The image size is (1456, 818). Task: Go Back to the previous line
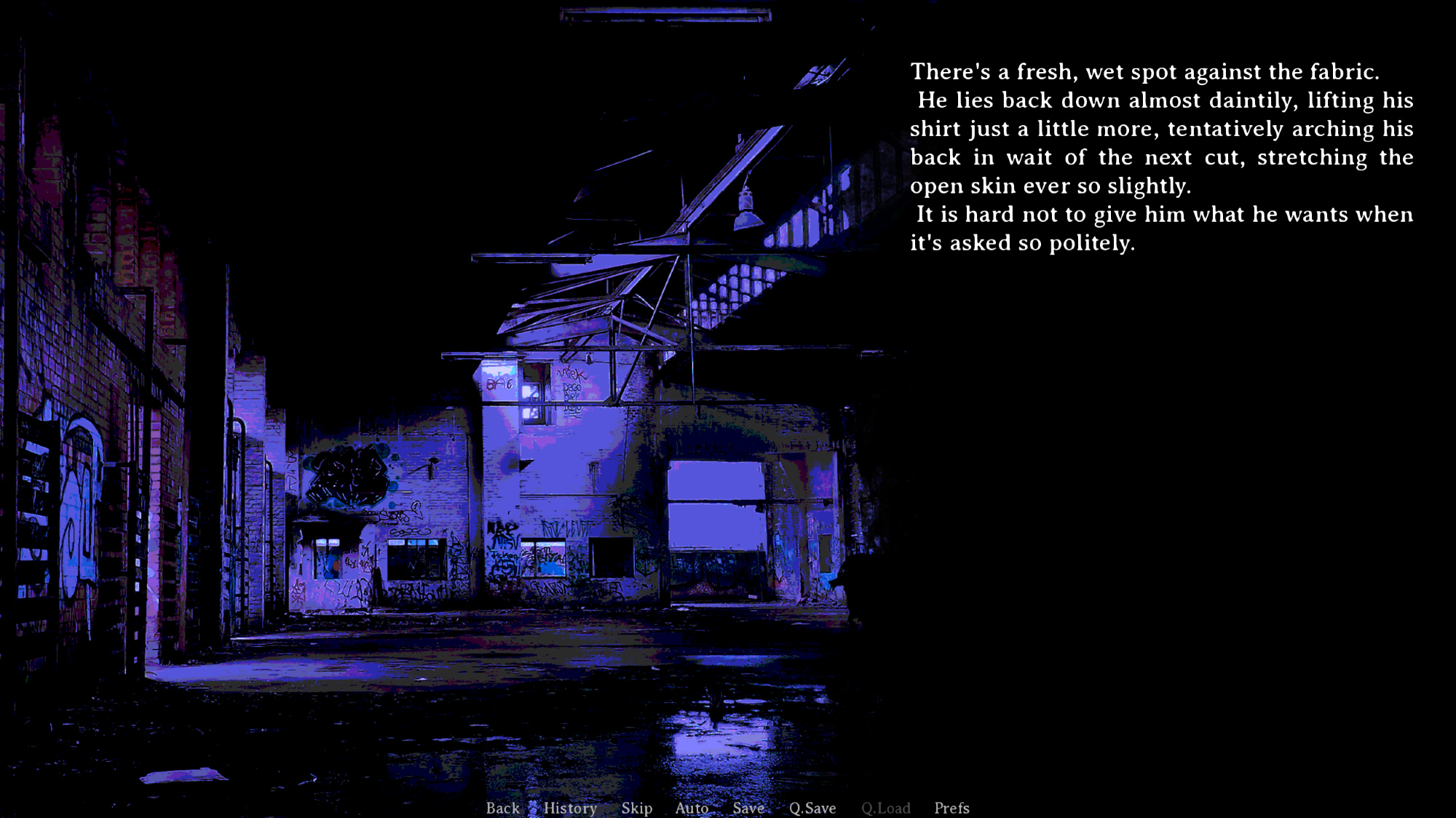pyautogui.click(x=502, y=808)
